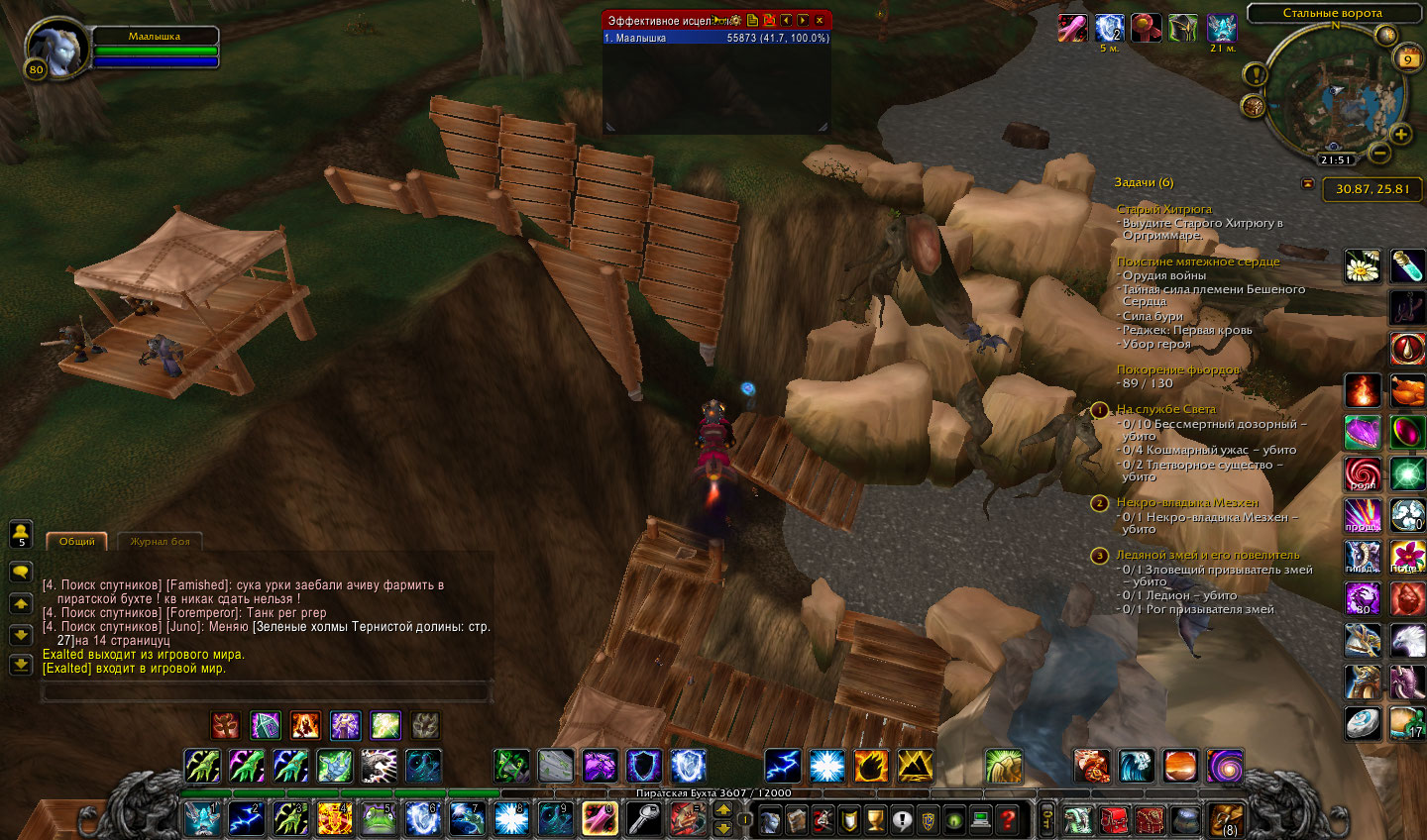
Task: Use the white daisy flower item
Action: 1363,265
